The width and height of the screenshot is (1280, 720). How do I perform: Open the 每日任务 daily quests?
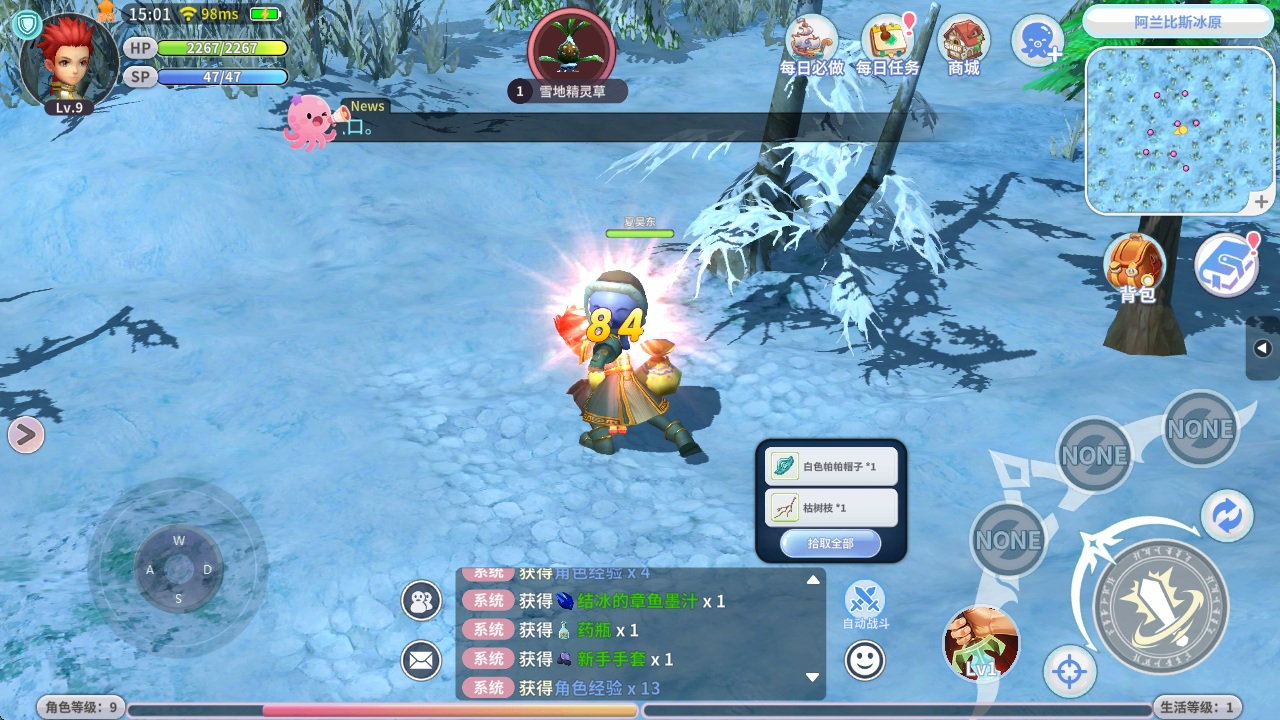(887, 45)
